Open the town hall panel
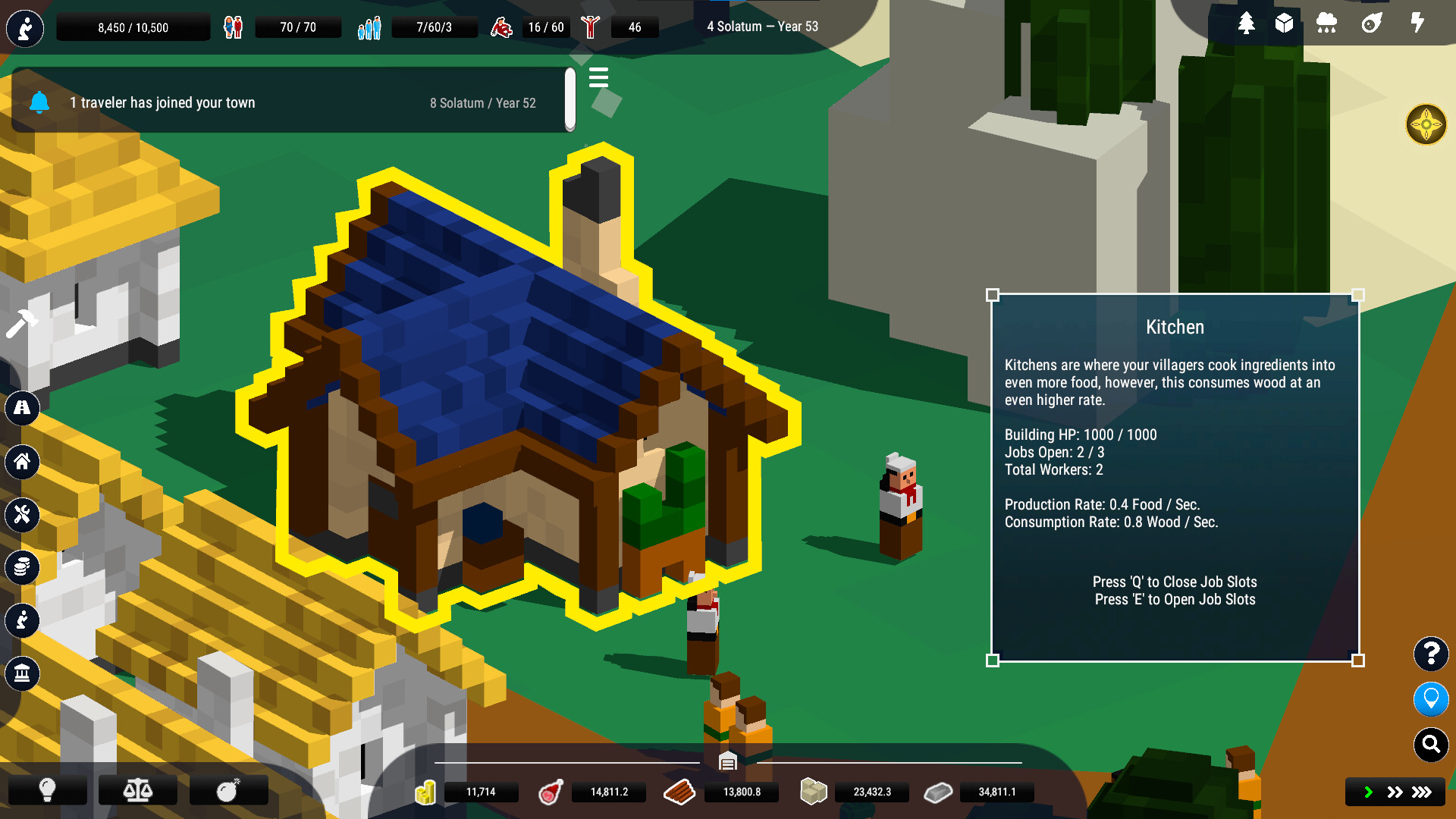The image size is (1456, 819). 23,673
